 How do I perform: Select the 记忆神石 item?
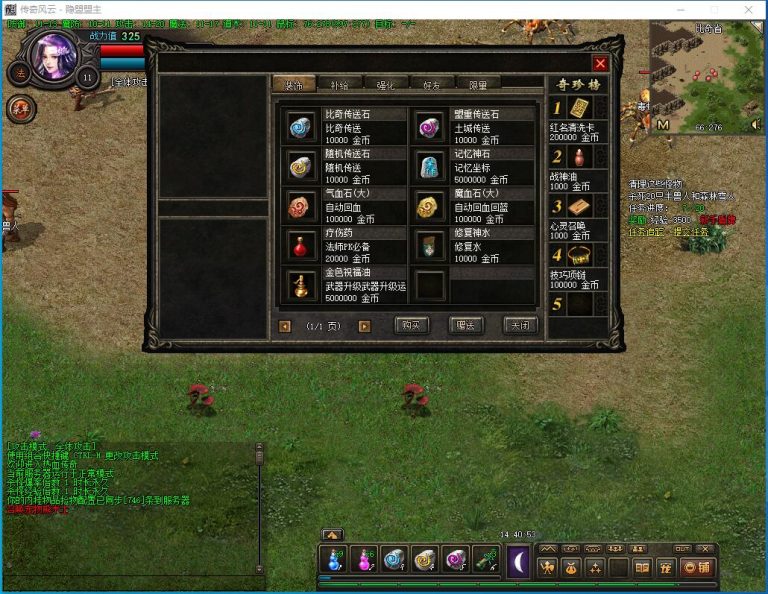[x=430, y=165]
